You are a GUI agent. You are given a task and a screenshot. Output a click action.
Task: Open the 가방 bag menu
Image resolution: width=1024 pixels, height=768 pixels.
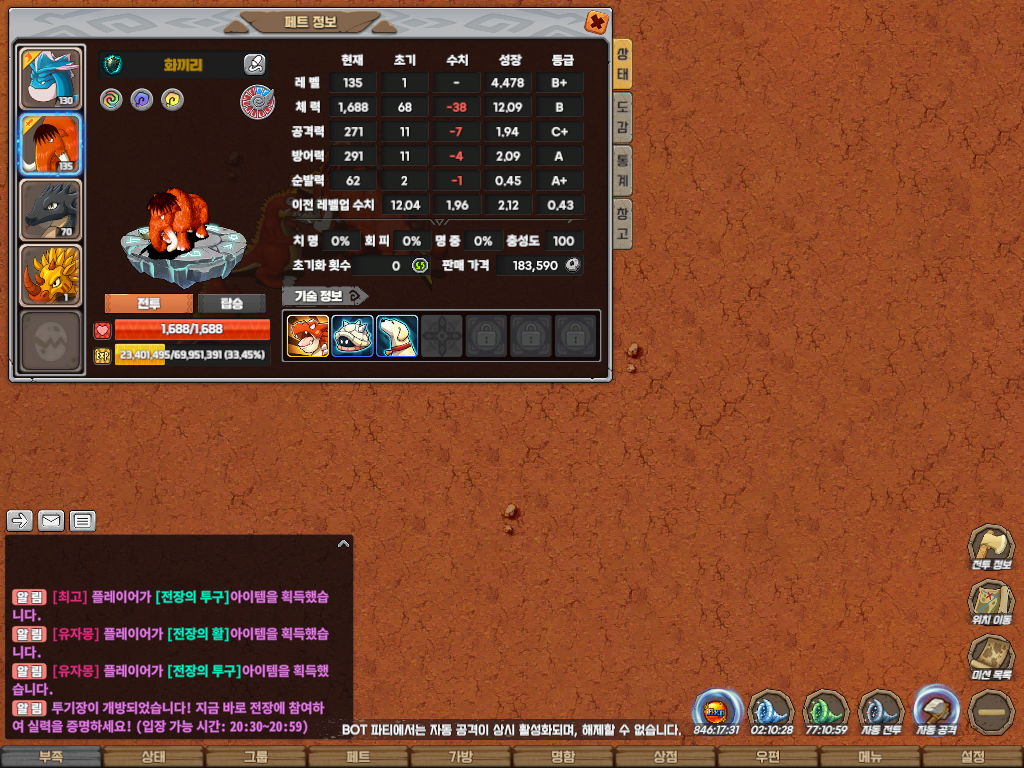pyautogui.click(x=461, y=757)
